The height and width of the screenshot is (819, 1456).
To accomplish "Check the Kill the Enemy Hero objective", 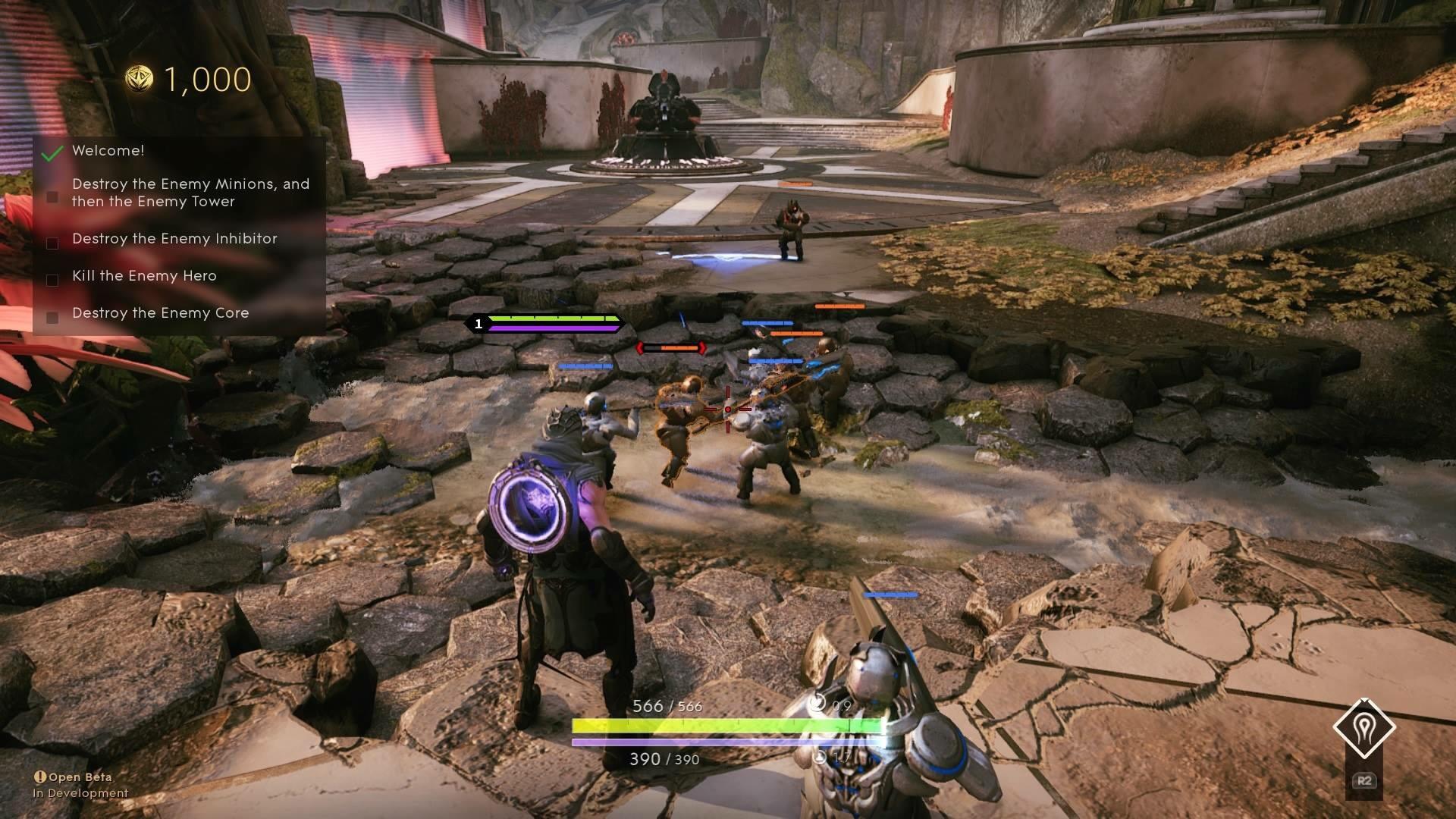I will tap(52, 280).
